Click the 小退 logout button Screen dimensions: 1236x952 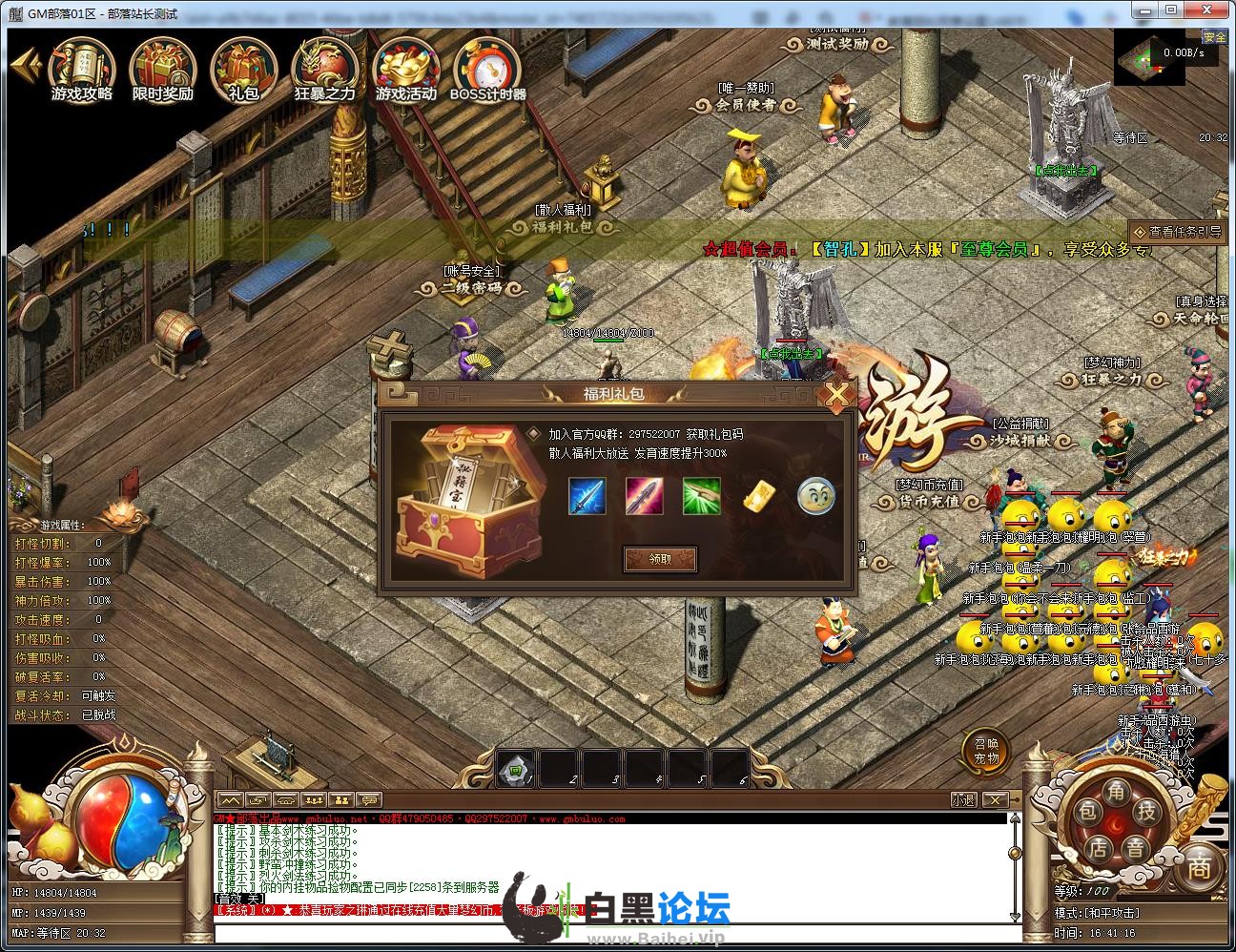pos(962,800)
